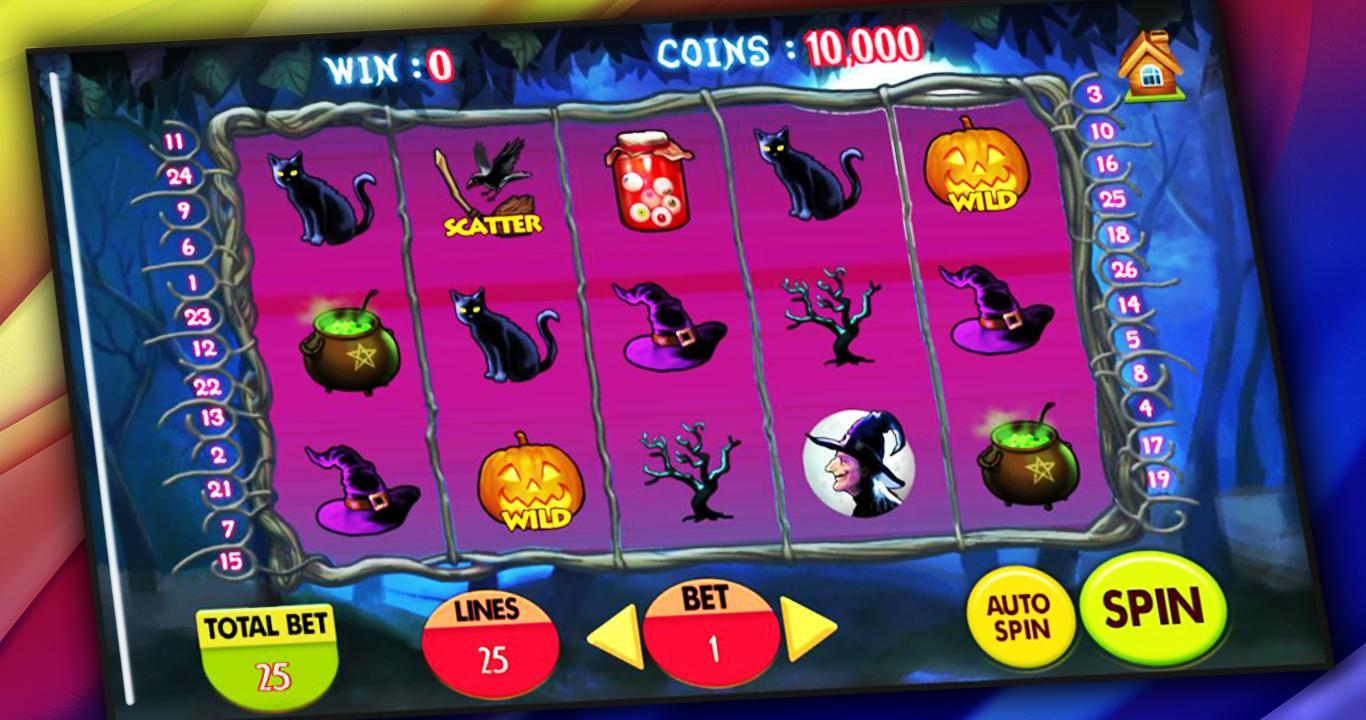Click the pumpkin WILD symbol on reel three
Image resolution: width=1366 pixels, height=720 pixels.
click(528, 485)
